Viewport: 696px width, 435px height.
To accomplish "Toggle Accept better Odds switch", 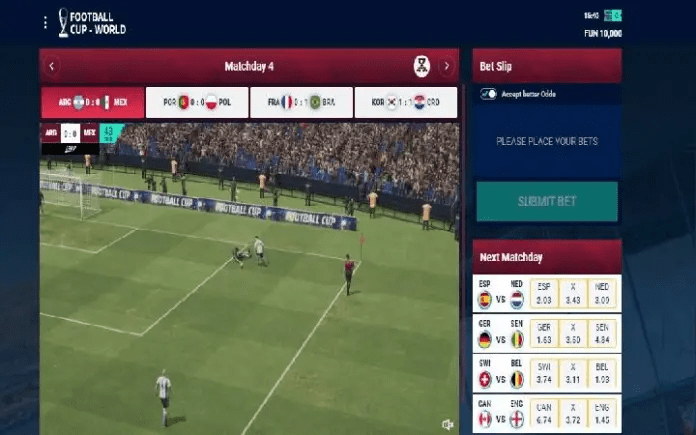I will point(489,94).
